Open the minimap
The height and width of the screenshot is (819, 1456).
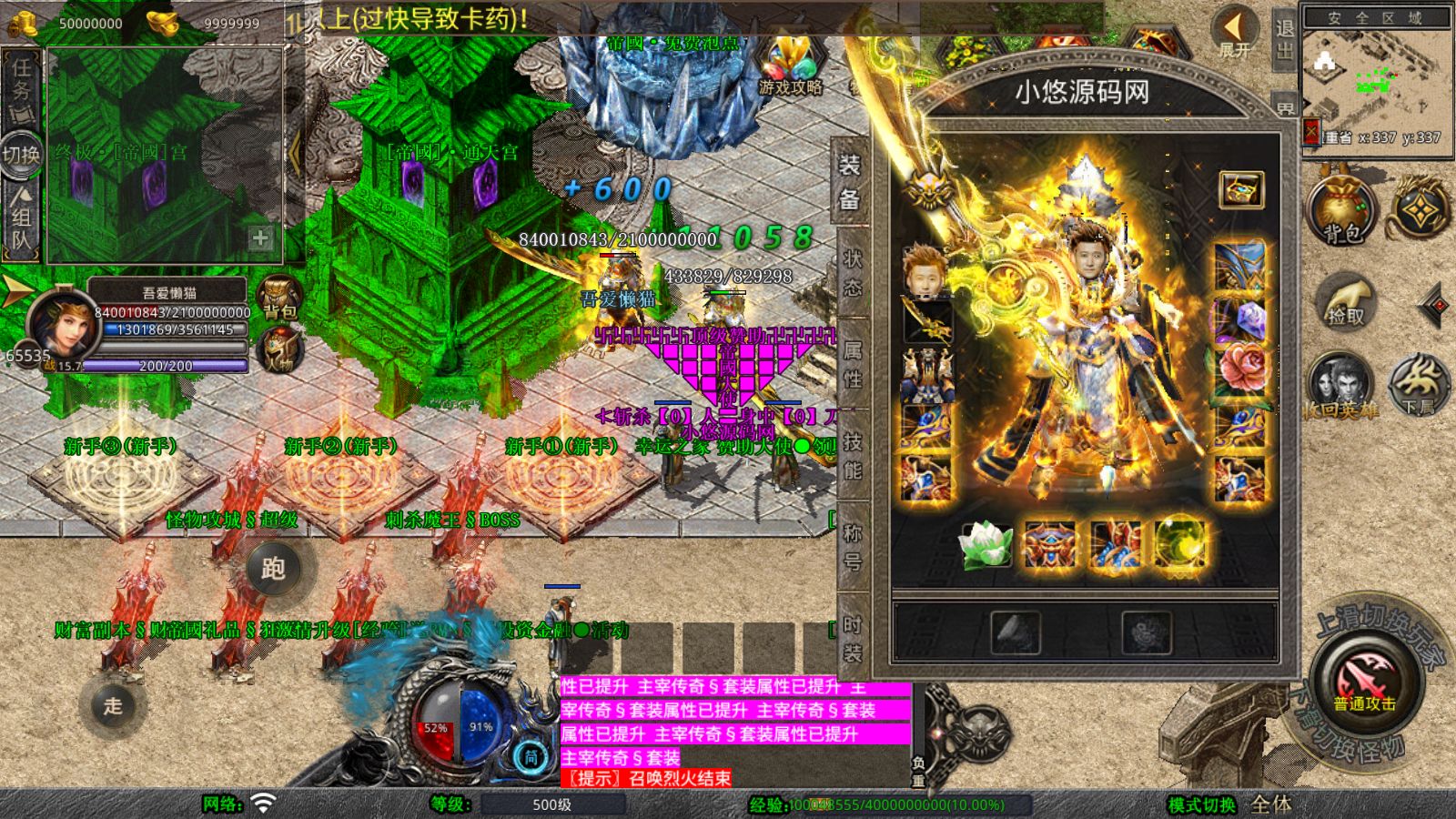point(1375,77)
